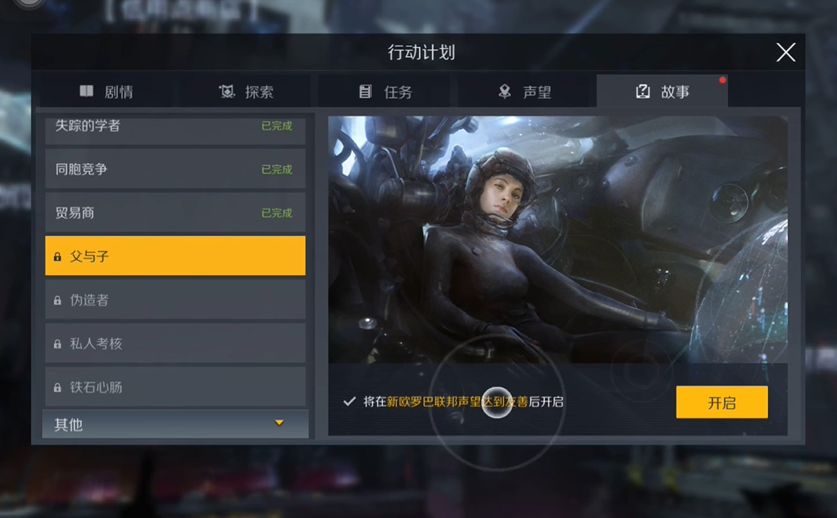The image size is (837, 518).
Task: Switch to the 任务 tab
Action: (x=386, y=92)
